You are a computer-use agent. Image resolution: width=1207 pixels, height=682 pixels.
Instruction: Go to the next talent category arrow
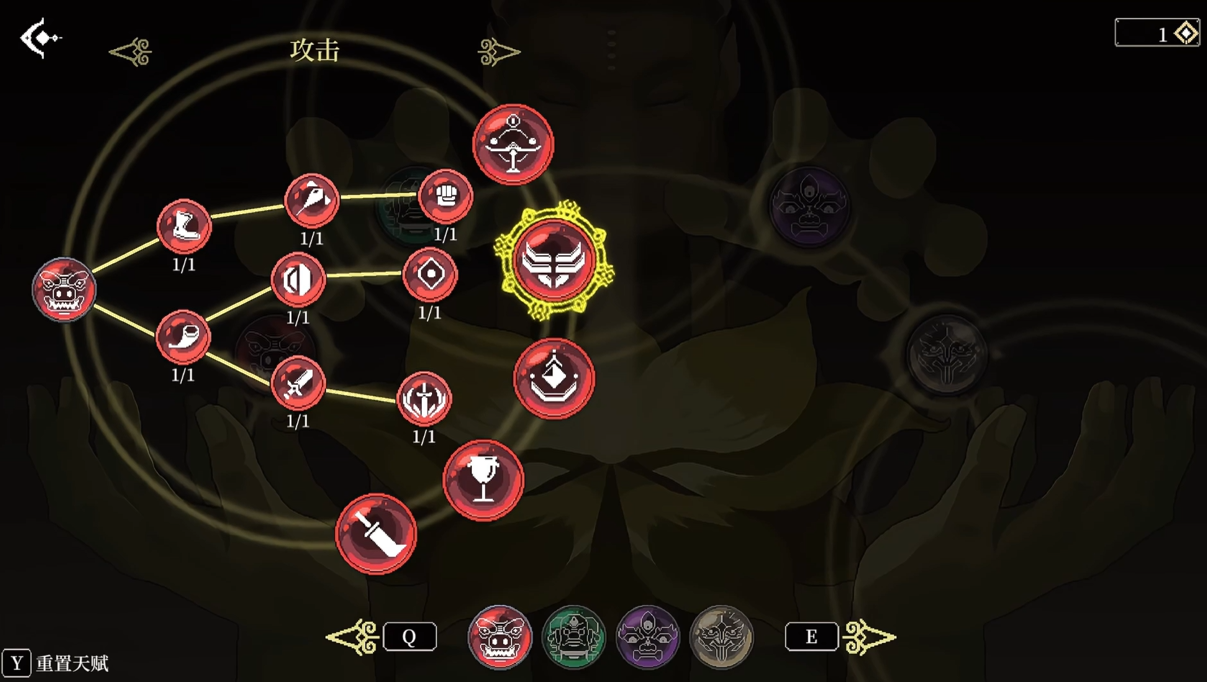coord(498,51)
